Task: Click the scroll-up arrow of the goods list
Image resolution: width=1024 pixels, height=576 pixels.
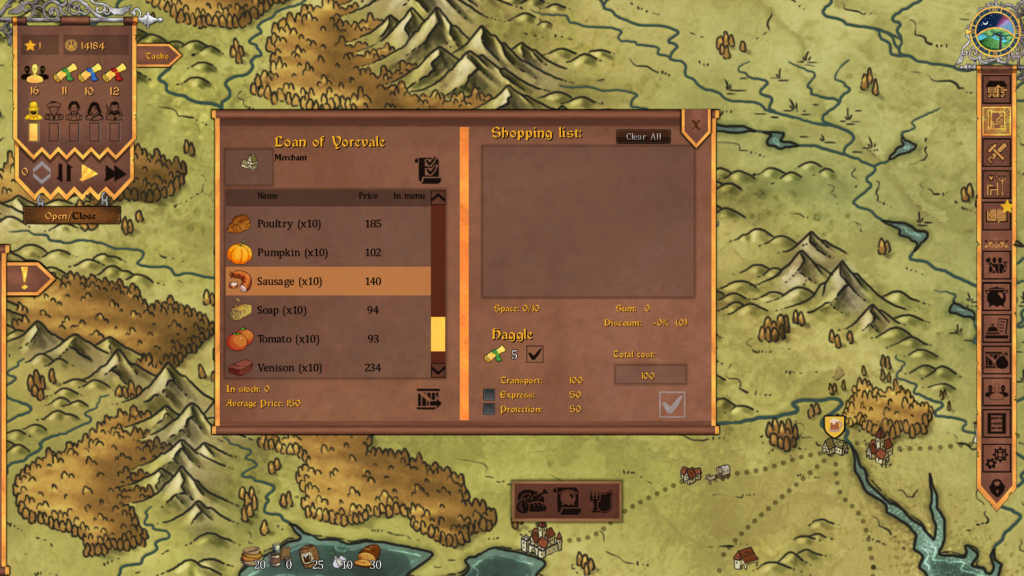Action: (438, 197)
